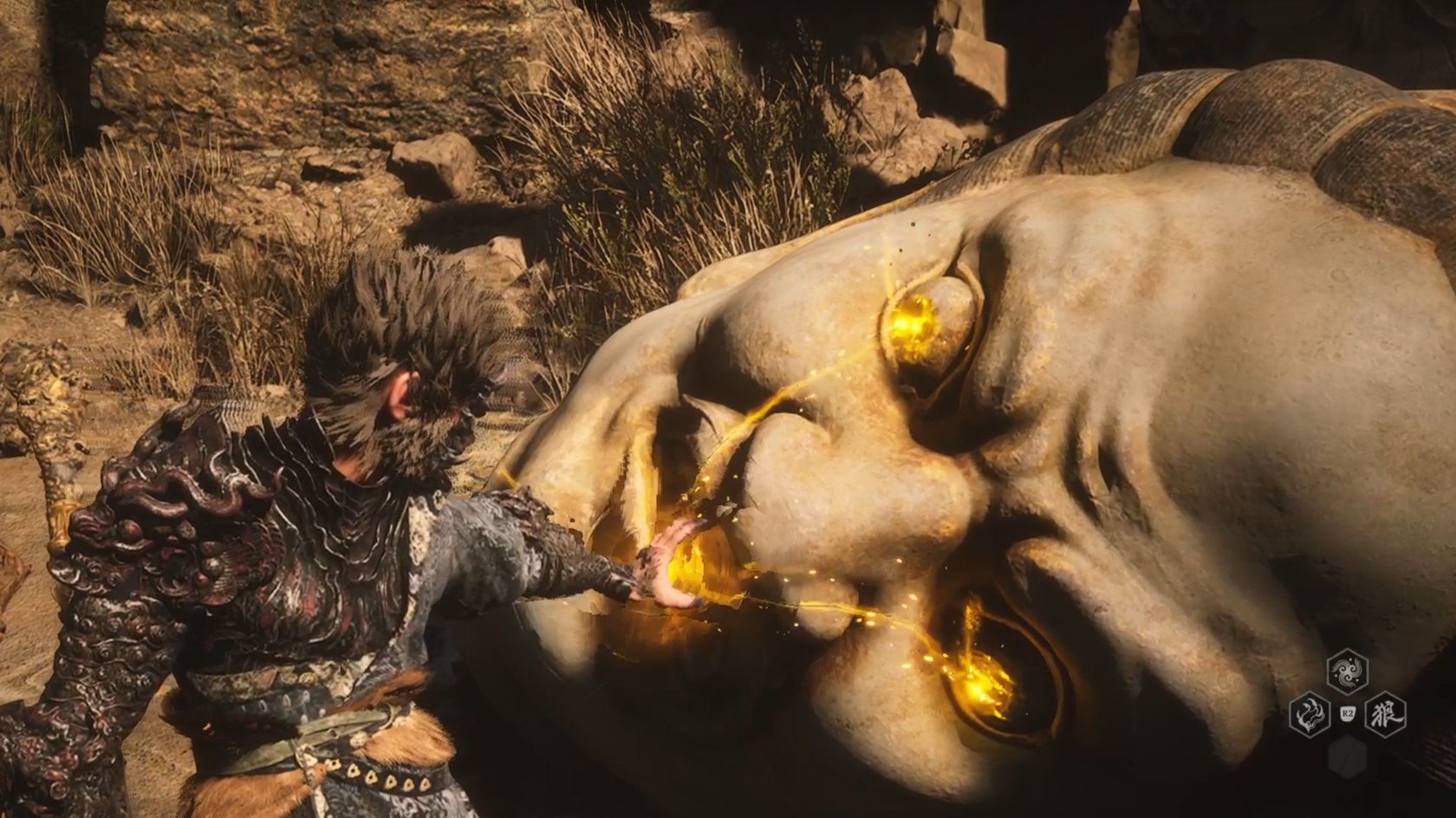
Task: Trigger the wolf character transformation hexagon
Action: pos(1385,714)
